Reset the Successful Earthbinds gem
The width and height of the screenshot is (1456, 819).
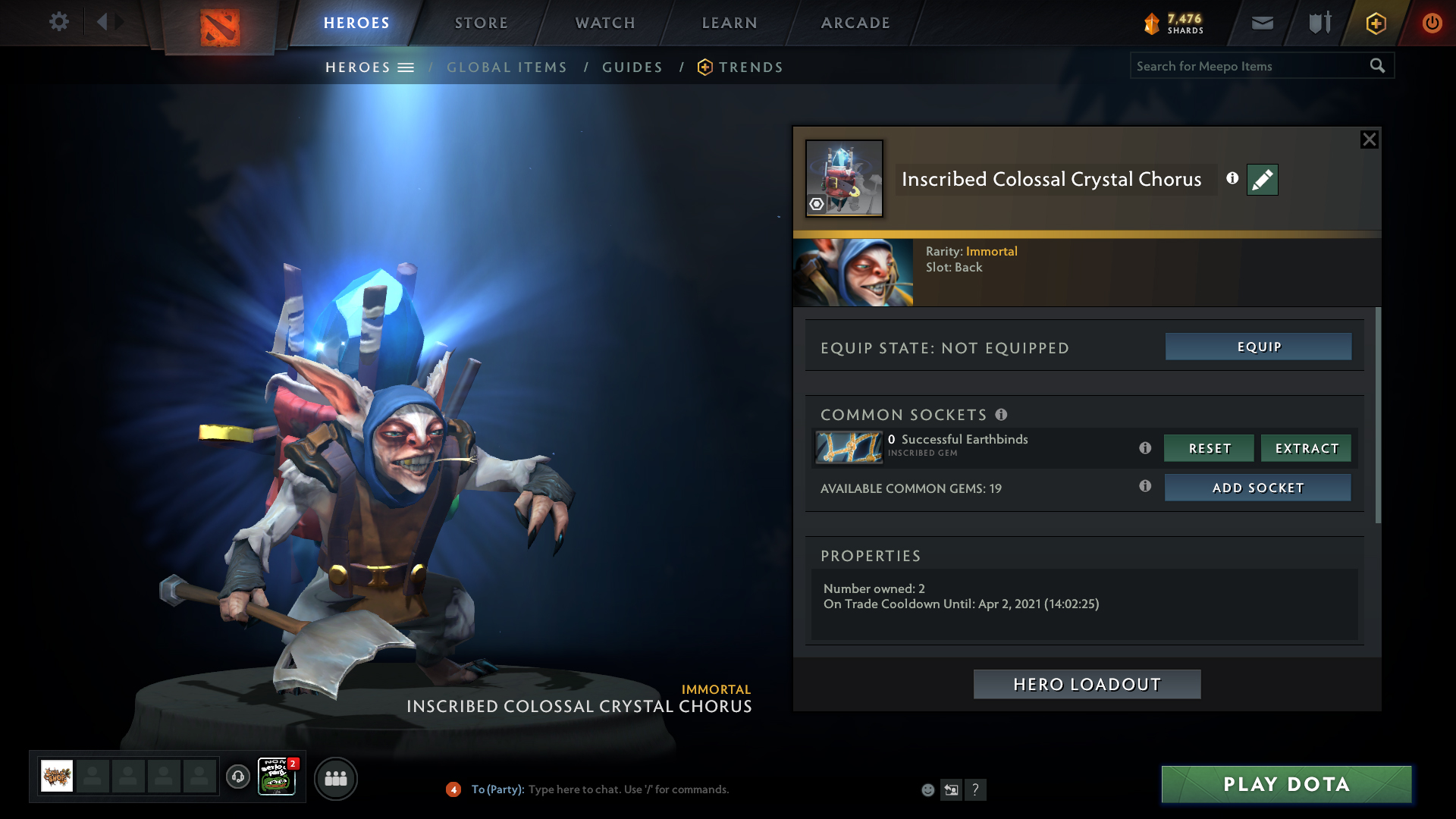(1209, 448)
